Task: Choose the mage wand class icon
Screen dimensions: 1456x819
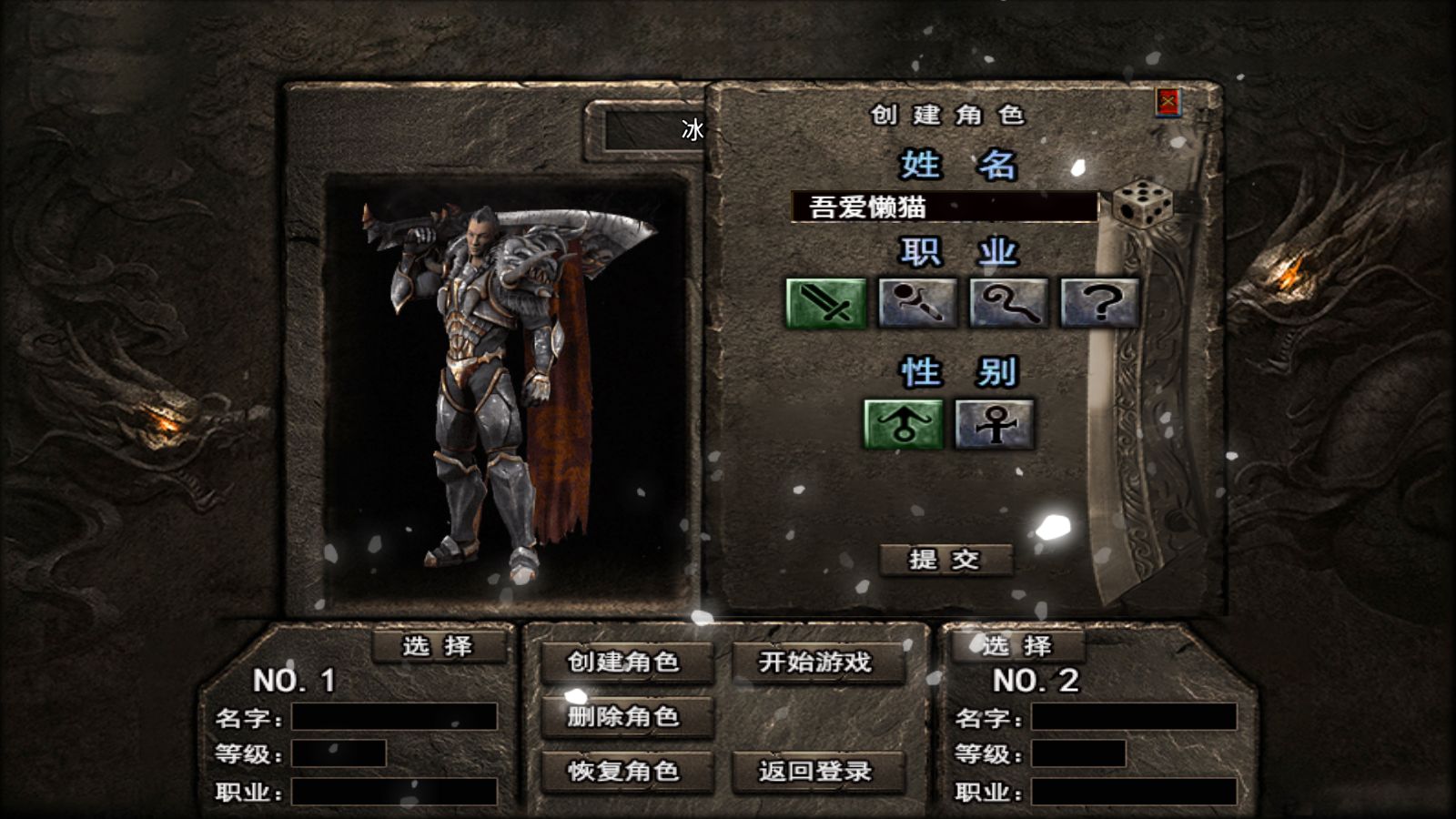Action: pos(917,303)
